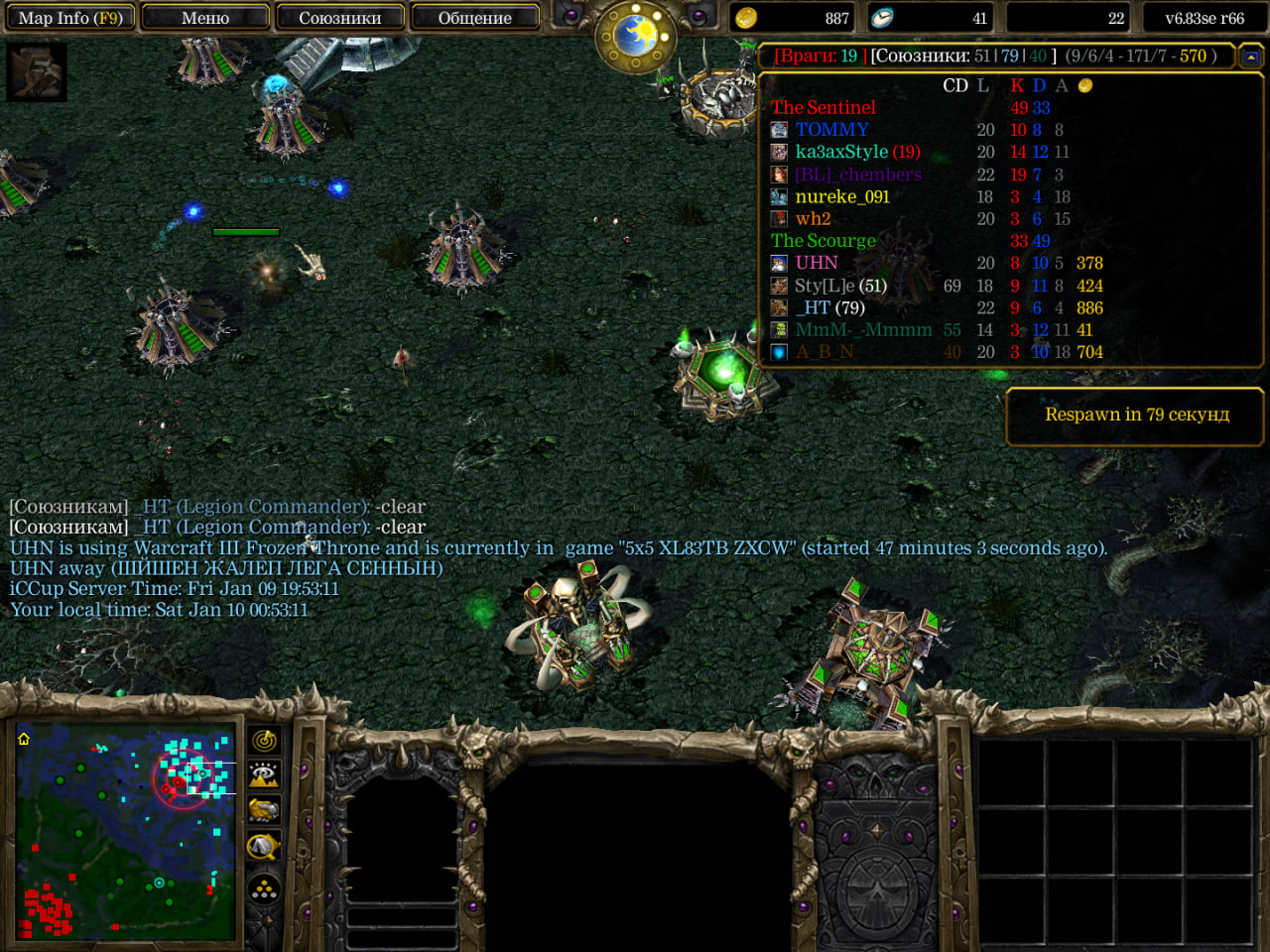This screenshot has height=952, width=1270.
Task: Select nureke_091 row in the scoreboard
Action: tap(841, 196)
